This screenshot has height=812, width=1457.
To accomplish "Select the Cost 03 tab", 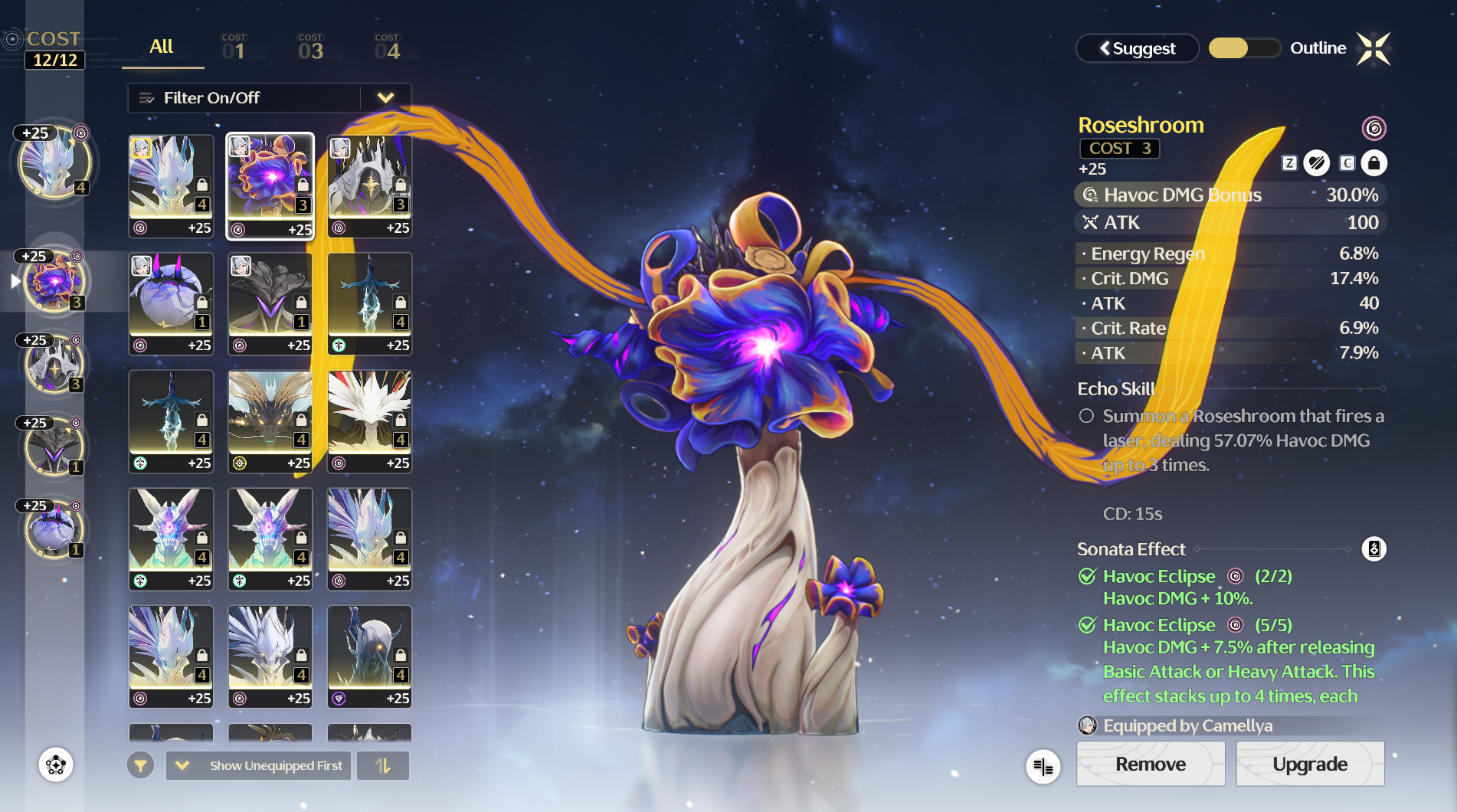I will pyautogui.click(x=310, y=47).
